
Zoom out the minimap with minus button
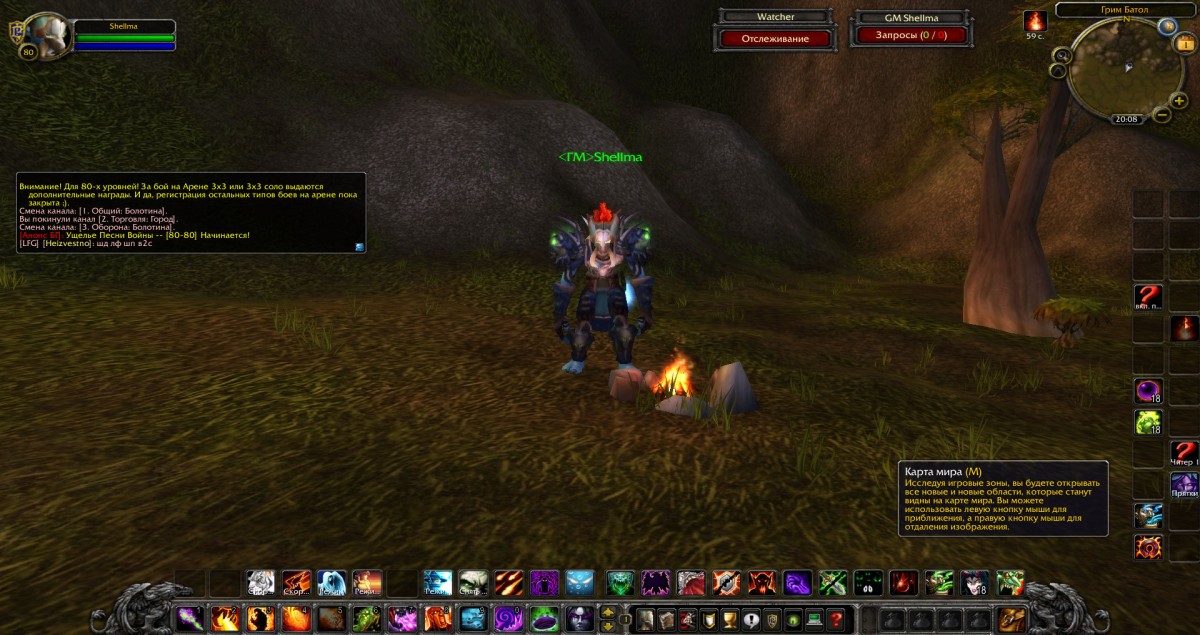coord(1162,115)
